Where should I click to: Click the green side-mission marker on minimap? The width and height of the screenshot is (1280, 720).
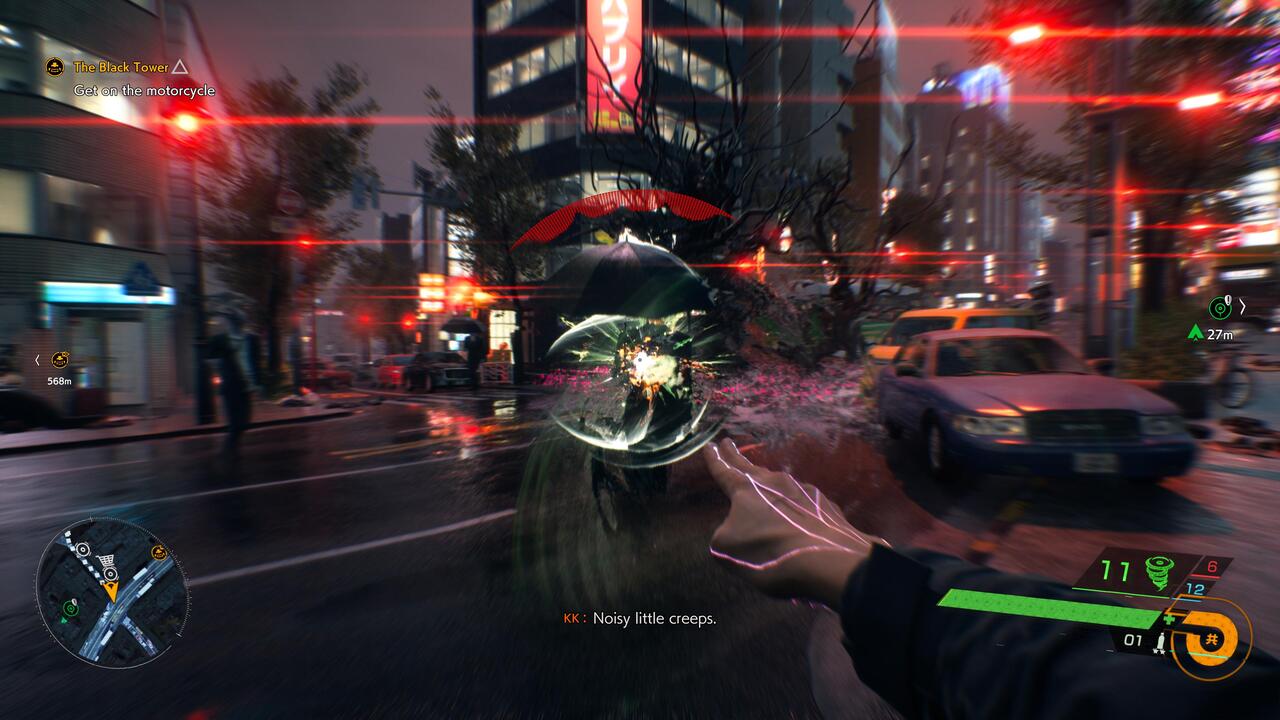click(x=70, y=607)
